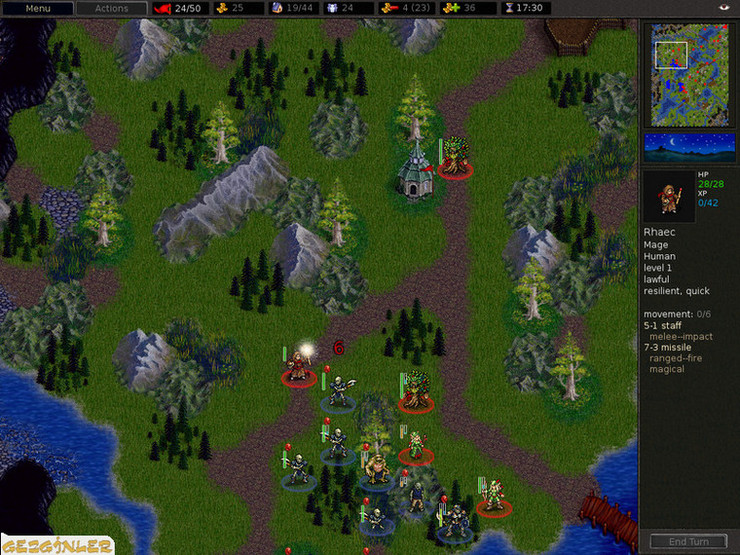
Task: Click the night sky time-of-day image
Action: pos(688,147)
